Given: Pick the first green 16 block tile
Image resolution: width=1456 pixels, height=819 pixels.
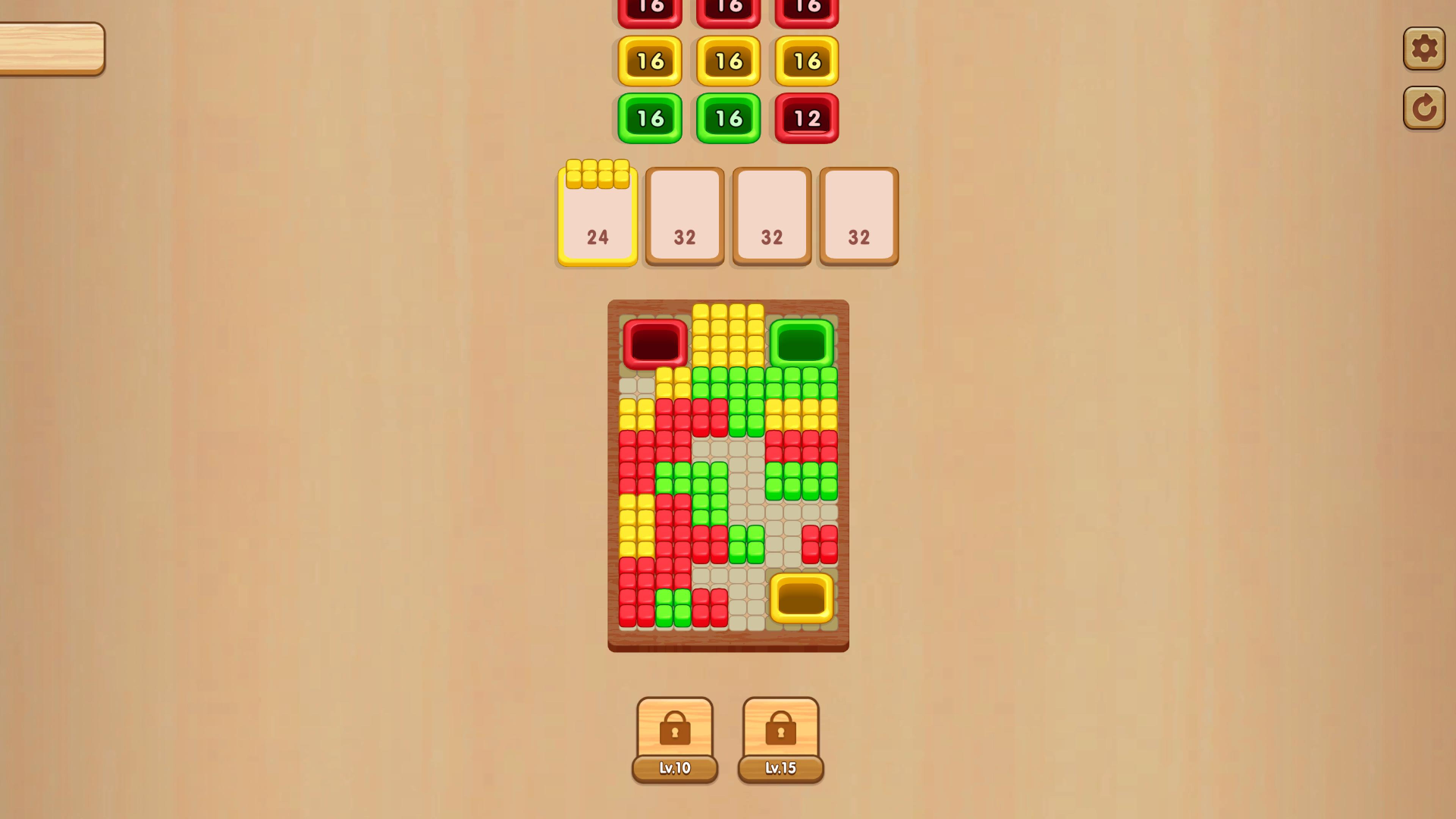Looking at the screenshot, I should 650,118.
